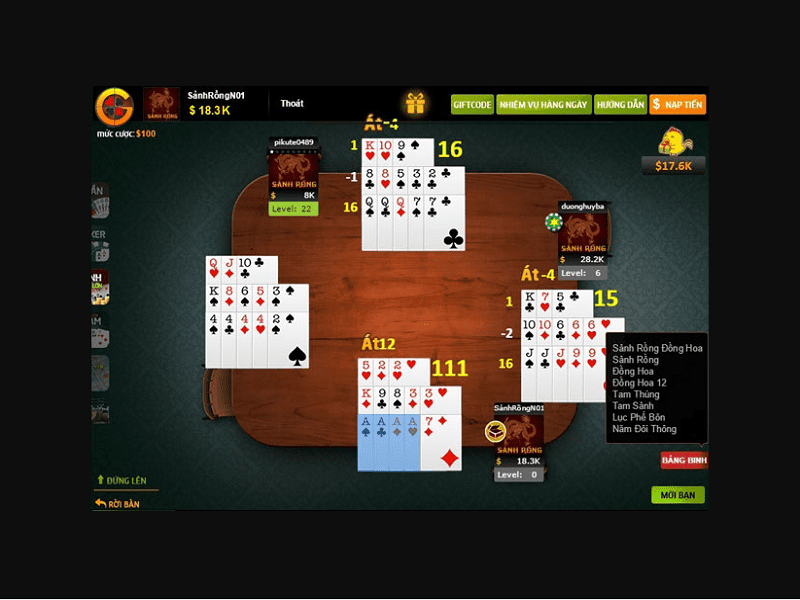Screen dimensions: 800x600
Task: Open the golden gift box icon
Action: click(415, 103)
